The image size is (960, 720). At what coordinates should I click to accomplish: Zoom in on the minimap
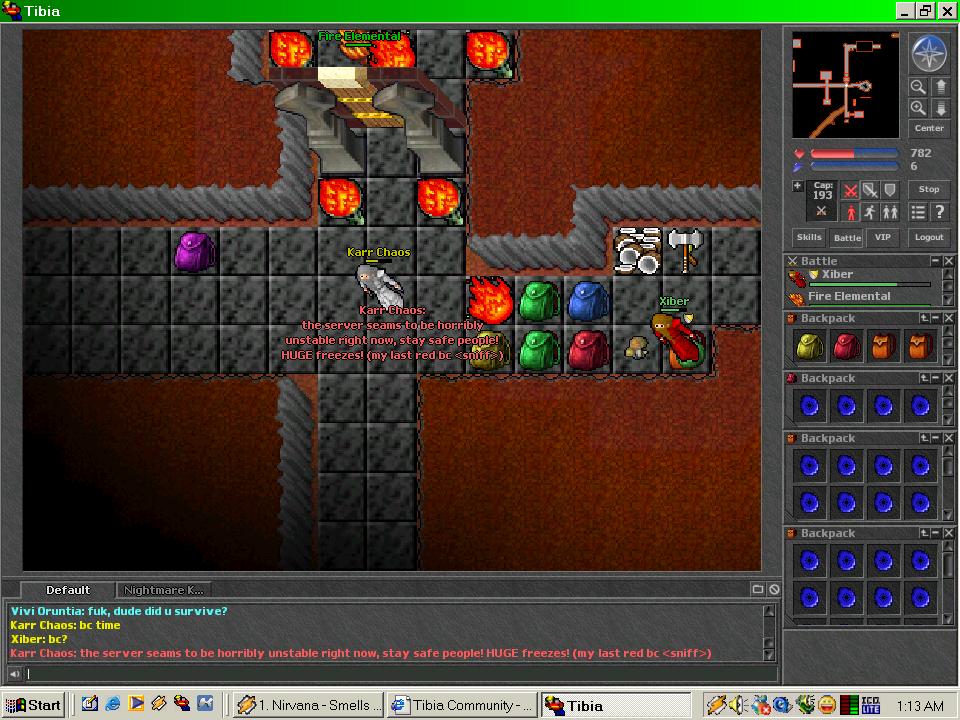[x=917, y=108]
